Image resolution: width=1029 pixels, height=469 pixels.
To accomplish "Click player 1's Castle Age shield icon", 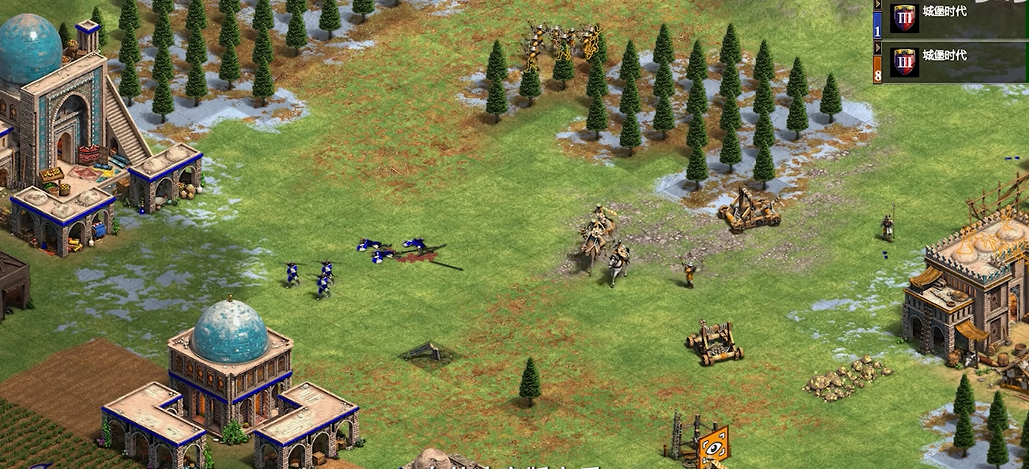I will coord(904,18).
